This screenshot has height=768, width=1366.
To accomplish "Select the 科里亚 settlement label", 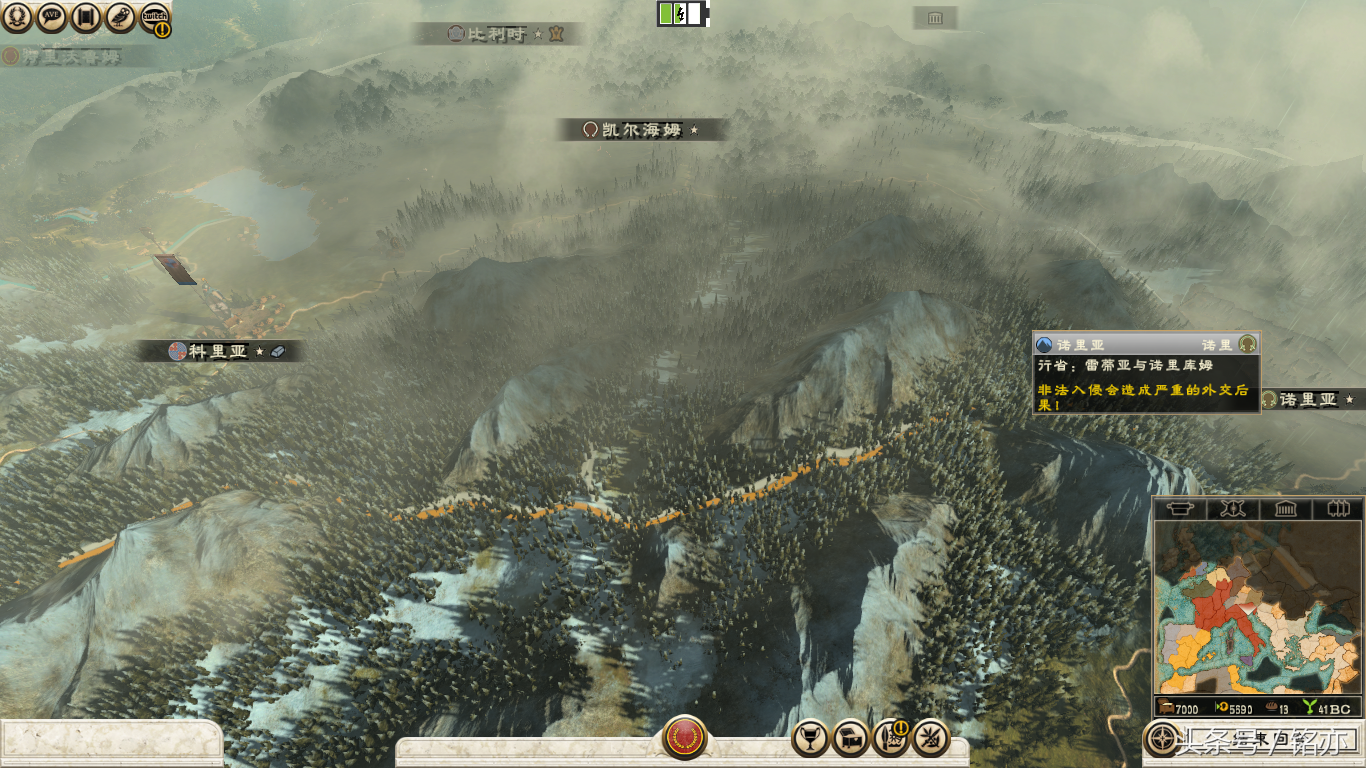I will click(x=218, y=351).
